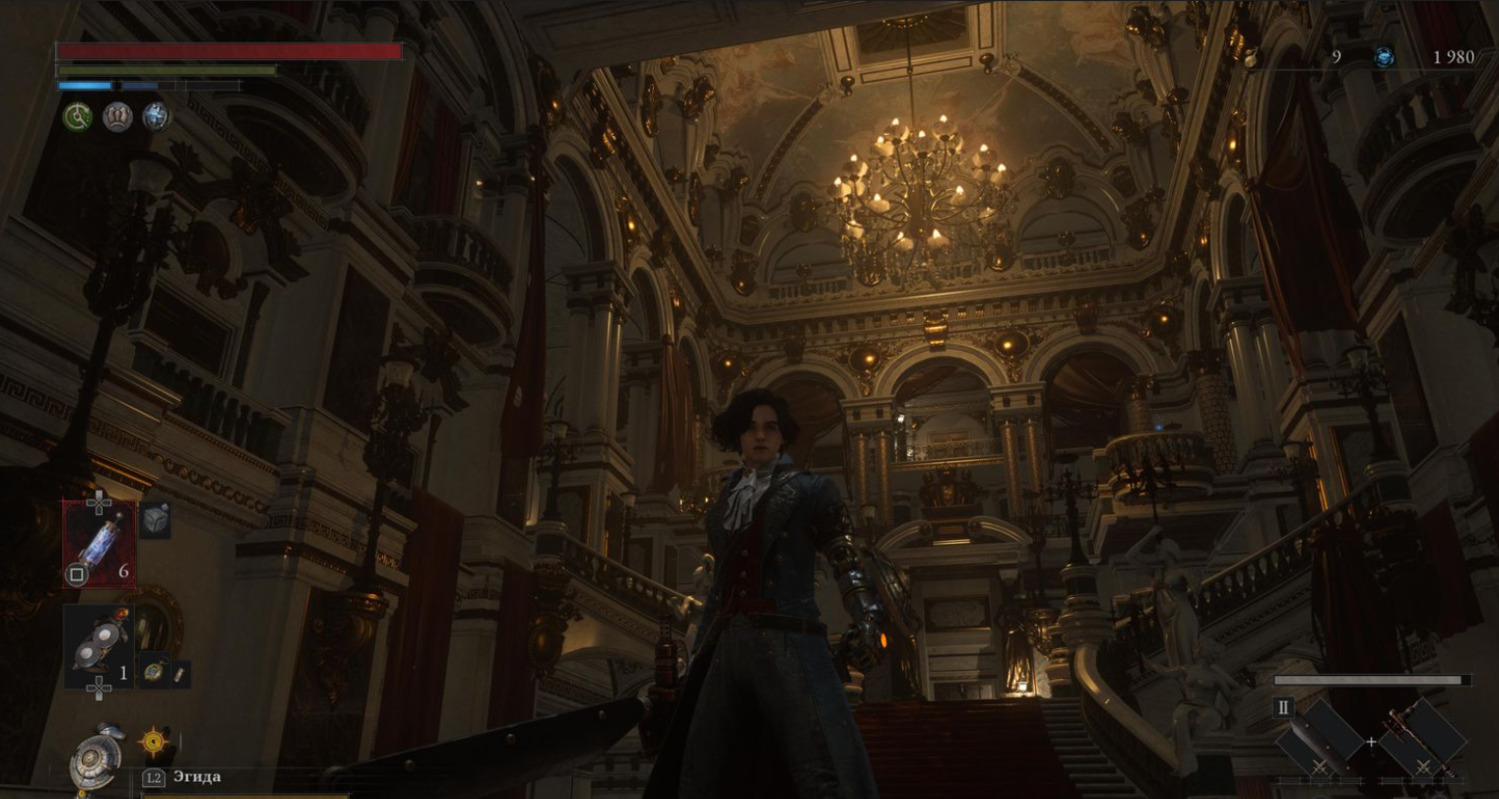The image size is (1499, 799).
Task: Click the weapon set II indicator
Action: click(1284, 708)
